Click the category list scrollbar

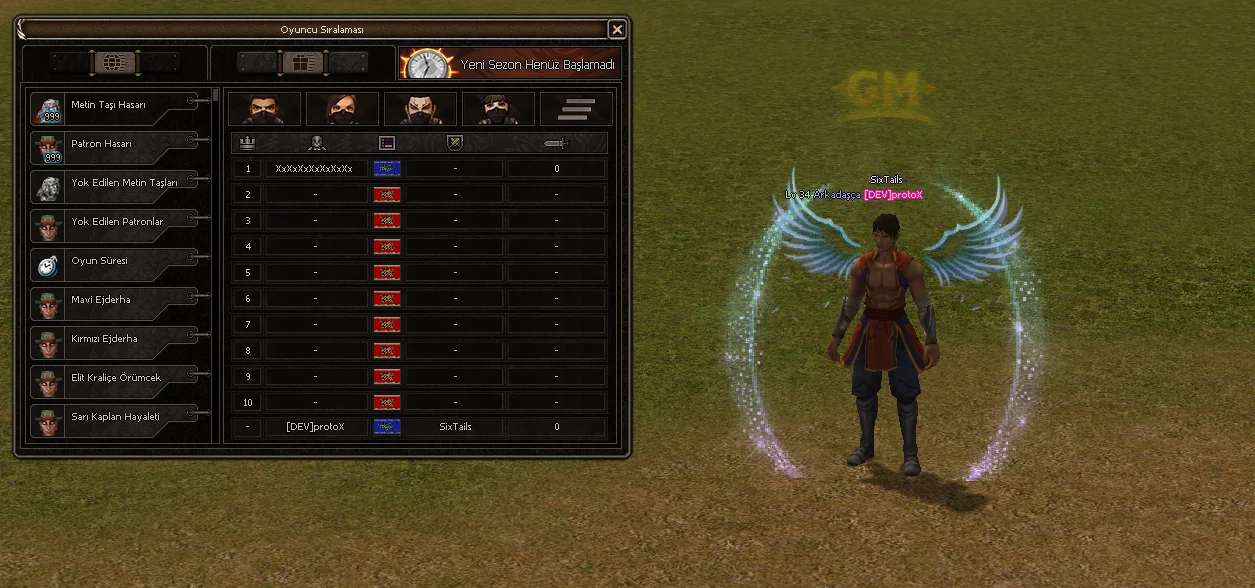[216, 96]
